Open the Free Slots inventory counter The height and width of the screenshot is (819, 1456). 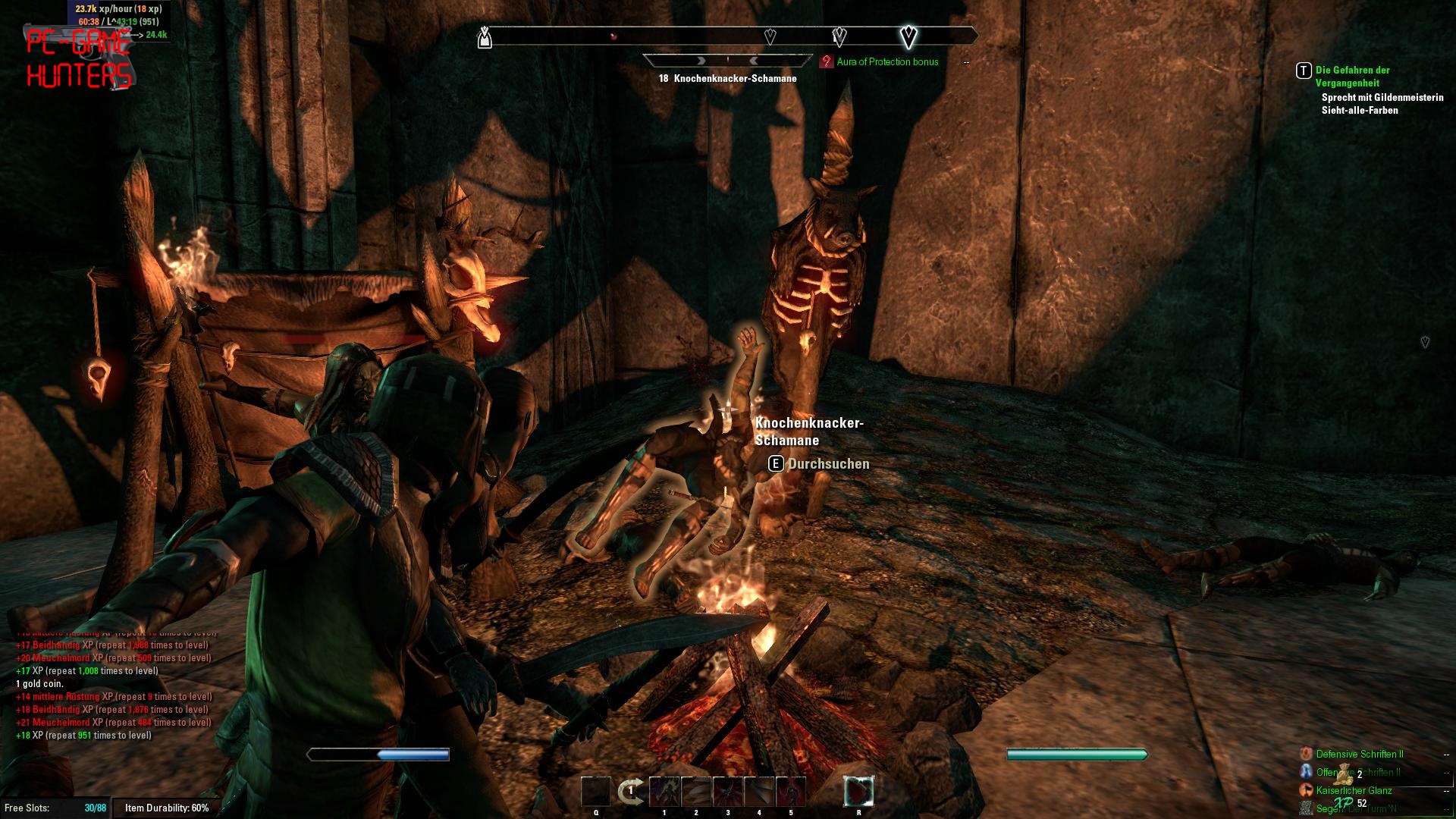coord(55,808)
